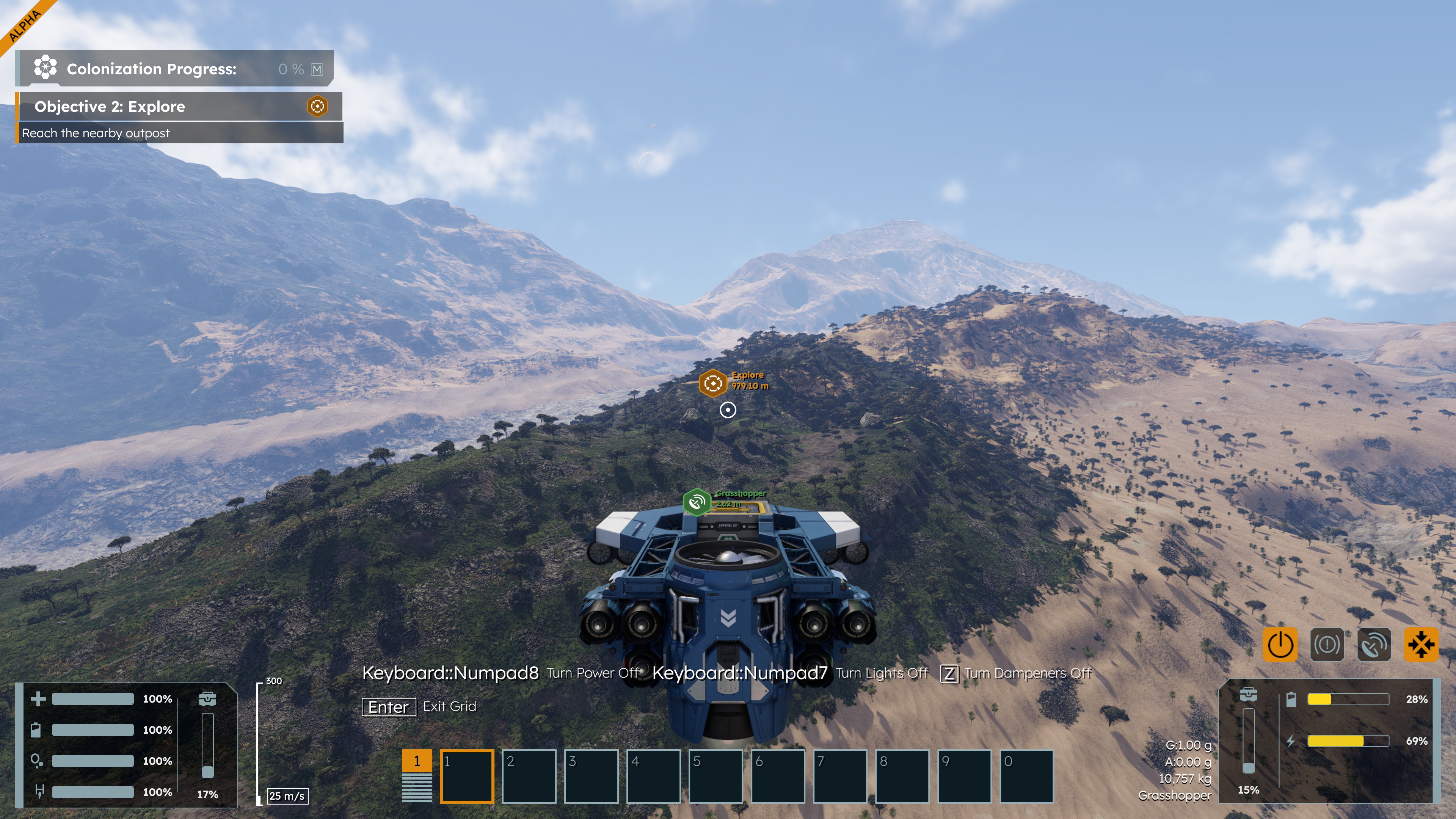The width and height of the screenshot is (1456, 819).
Task: Toggle the antenna broadcast status icon
Action: 1374,644
